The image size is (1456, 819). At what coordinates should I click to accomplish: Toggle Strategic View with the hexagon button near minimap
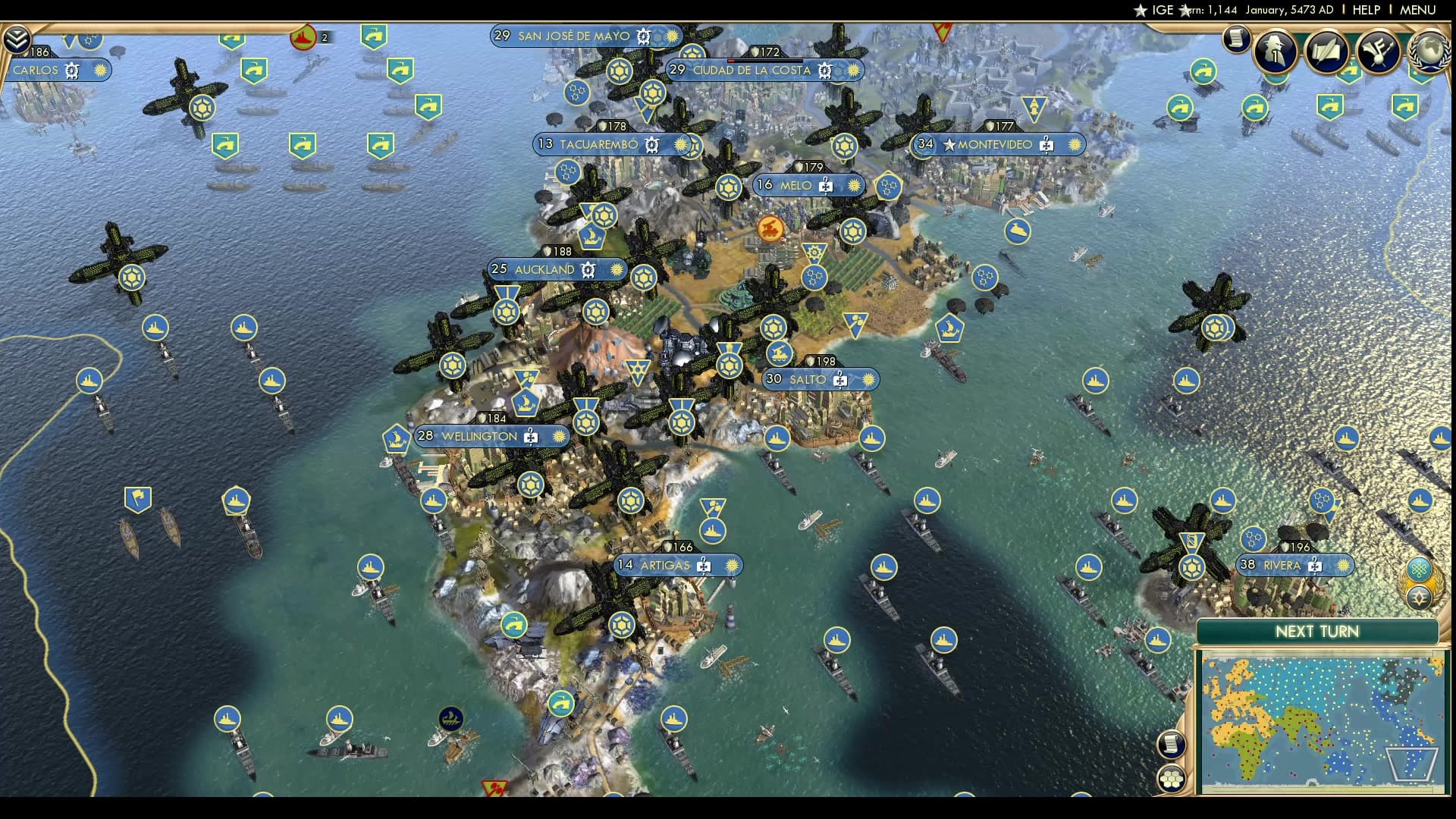tap(1172, 778)
